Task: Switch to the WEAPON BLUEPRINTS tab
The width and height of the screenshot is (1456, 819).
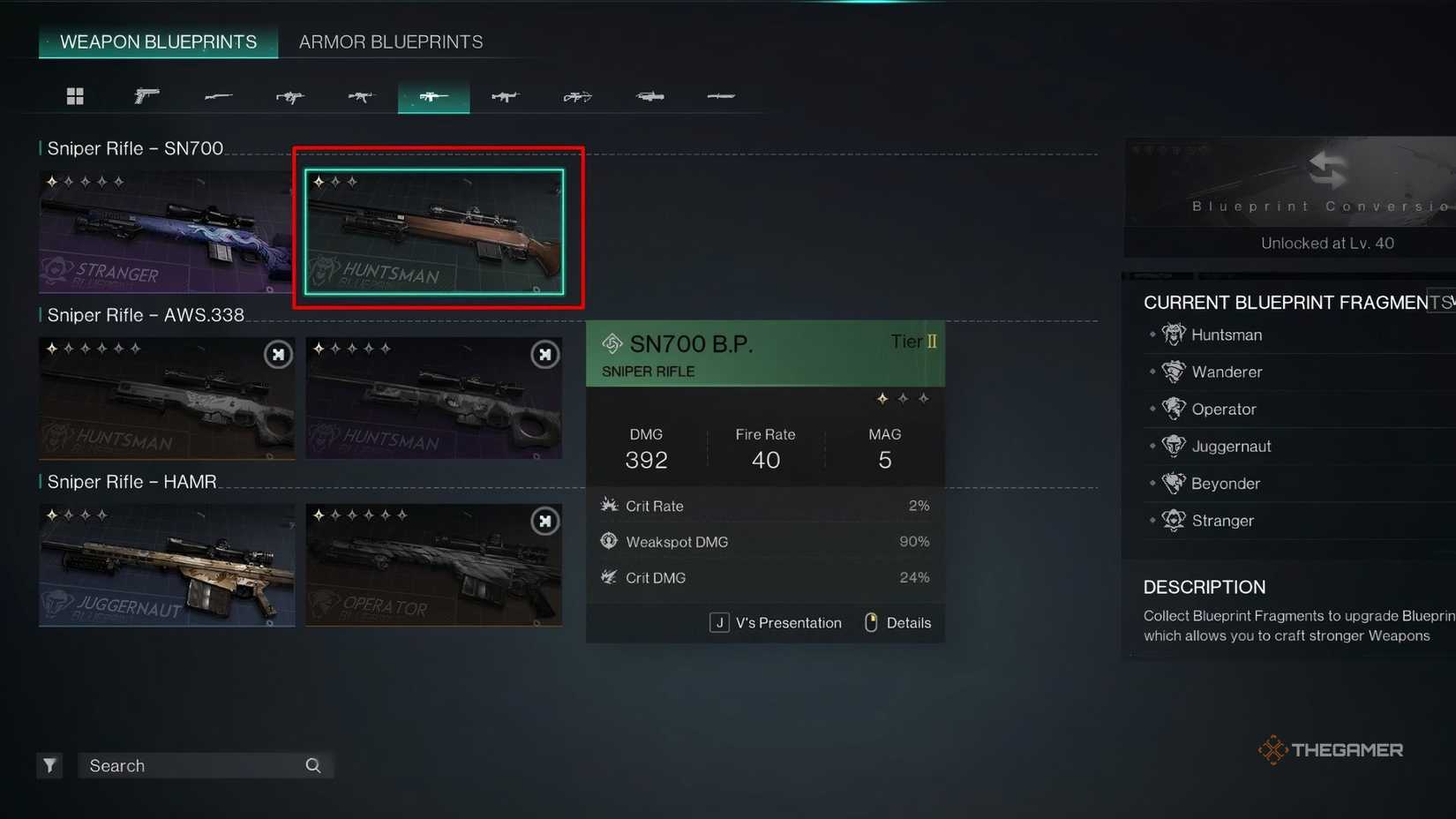Action: point(158,41)
